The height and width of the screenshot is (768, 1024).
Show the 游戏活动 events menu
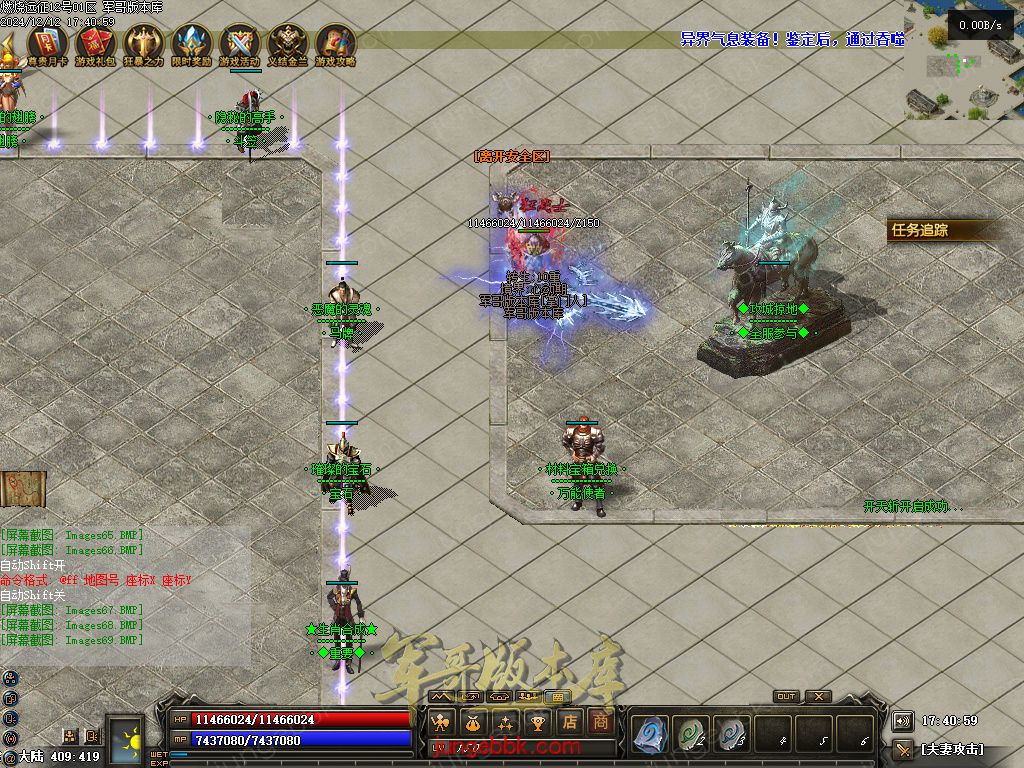pyautogui.click(x=239, y=43)
